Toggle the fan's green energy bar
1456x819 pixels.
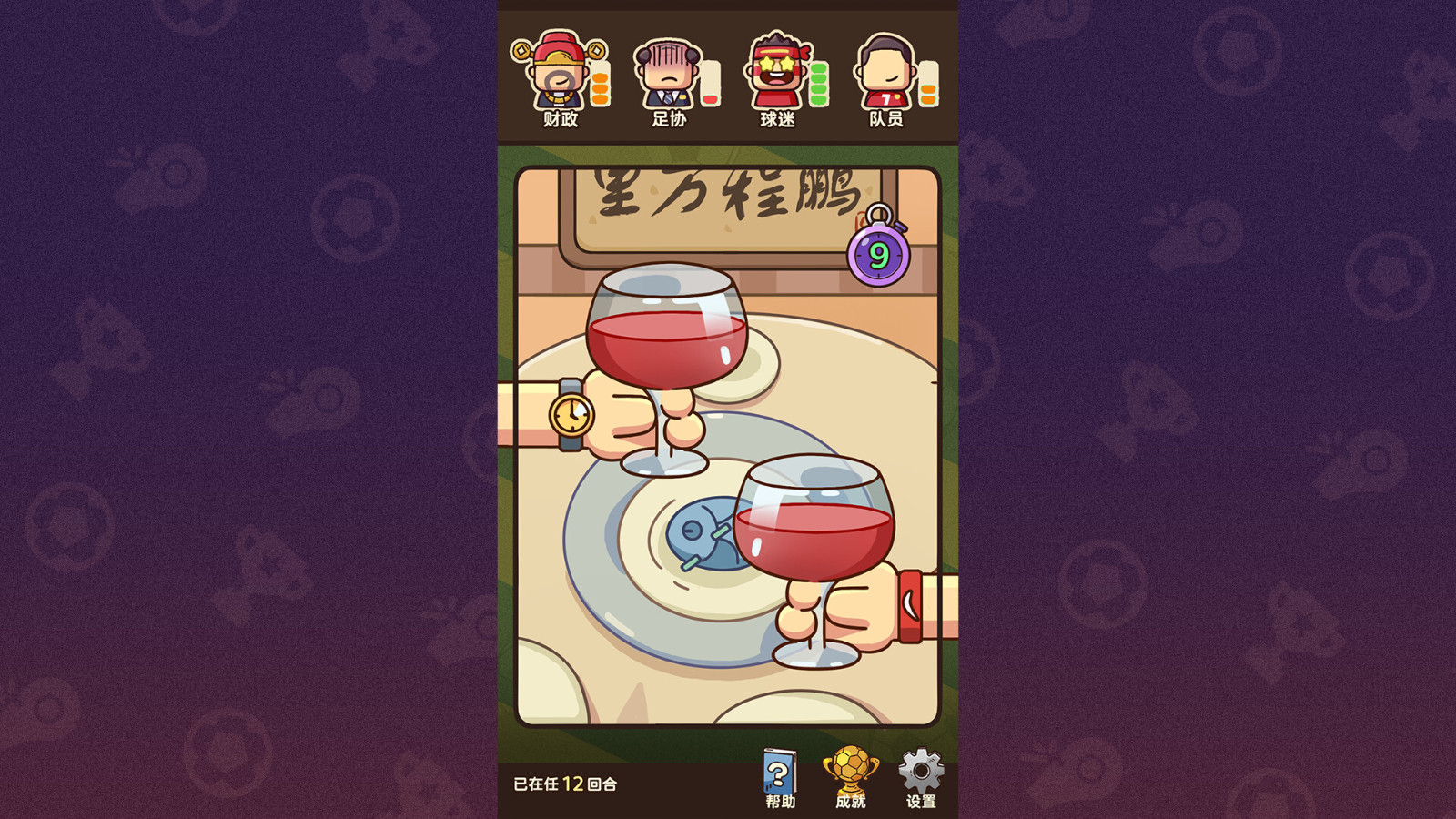tap(818, 84)
